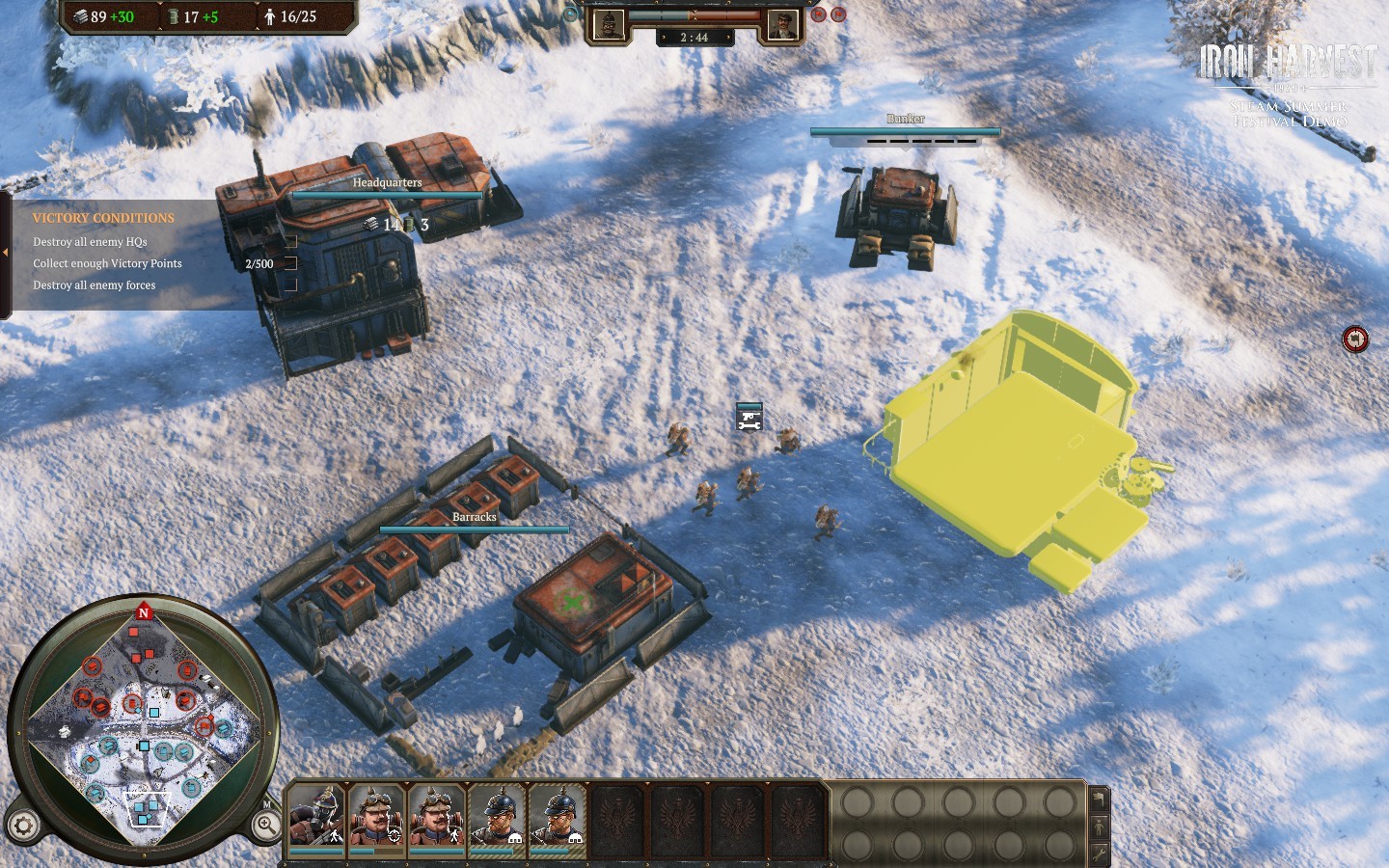1389x868 pixels.
Task: Click the flag button in the command bar
Action: coord(1099,799)
